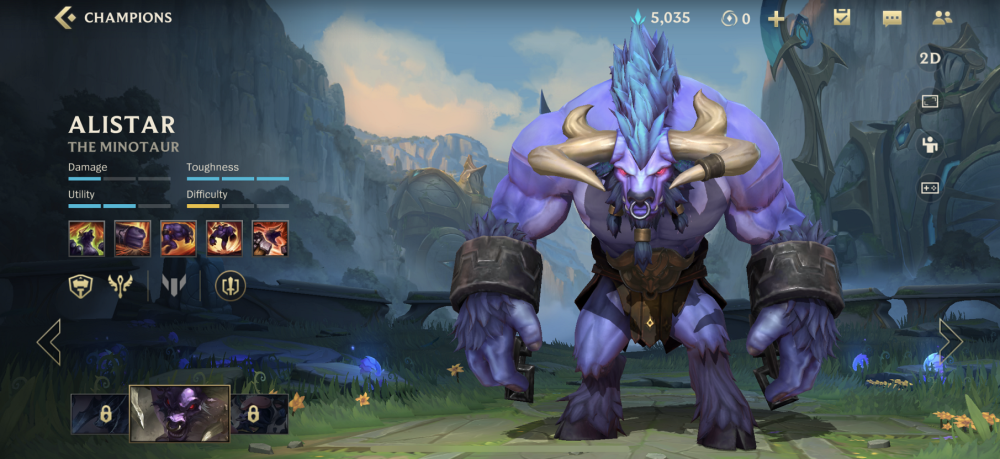The height and width of the screenshot is (459, 1000).
Task: Show the previous champion with left arrow
Action: tap(49, 342)
